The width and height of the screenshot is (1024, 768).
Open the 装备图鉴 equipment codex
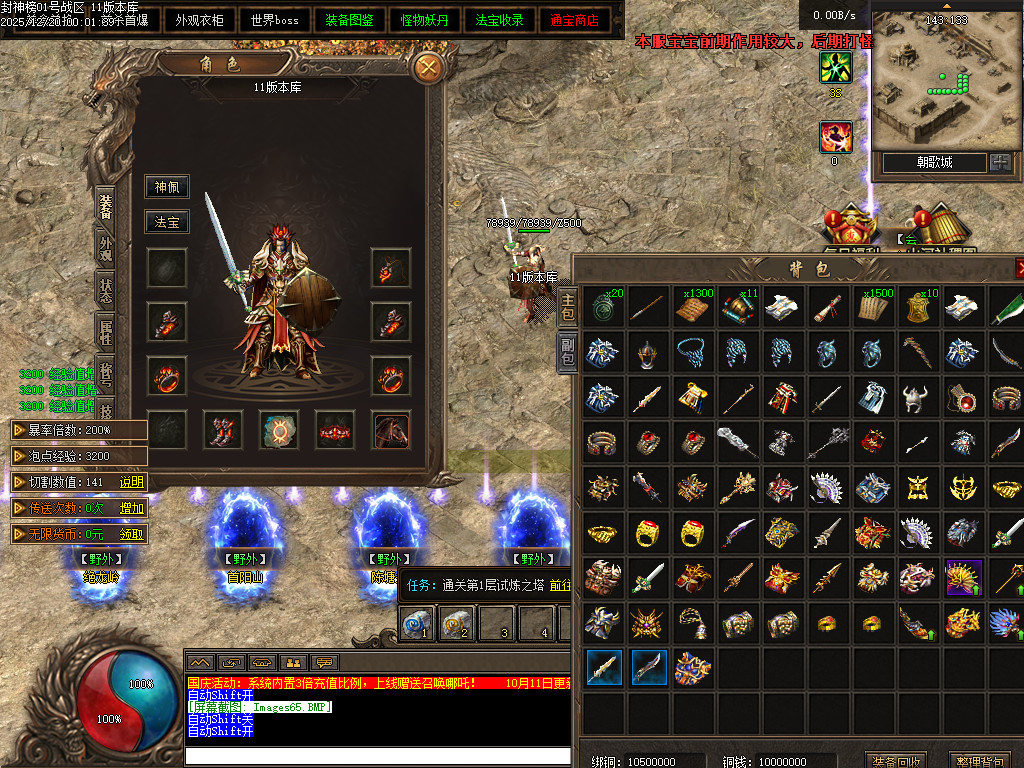(350, 20)
